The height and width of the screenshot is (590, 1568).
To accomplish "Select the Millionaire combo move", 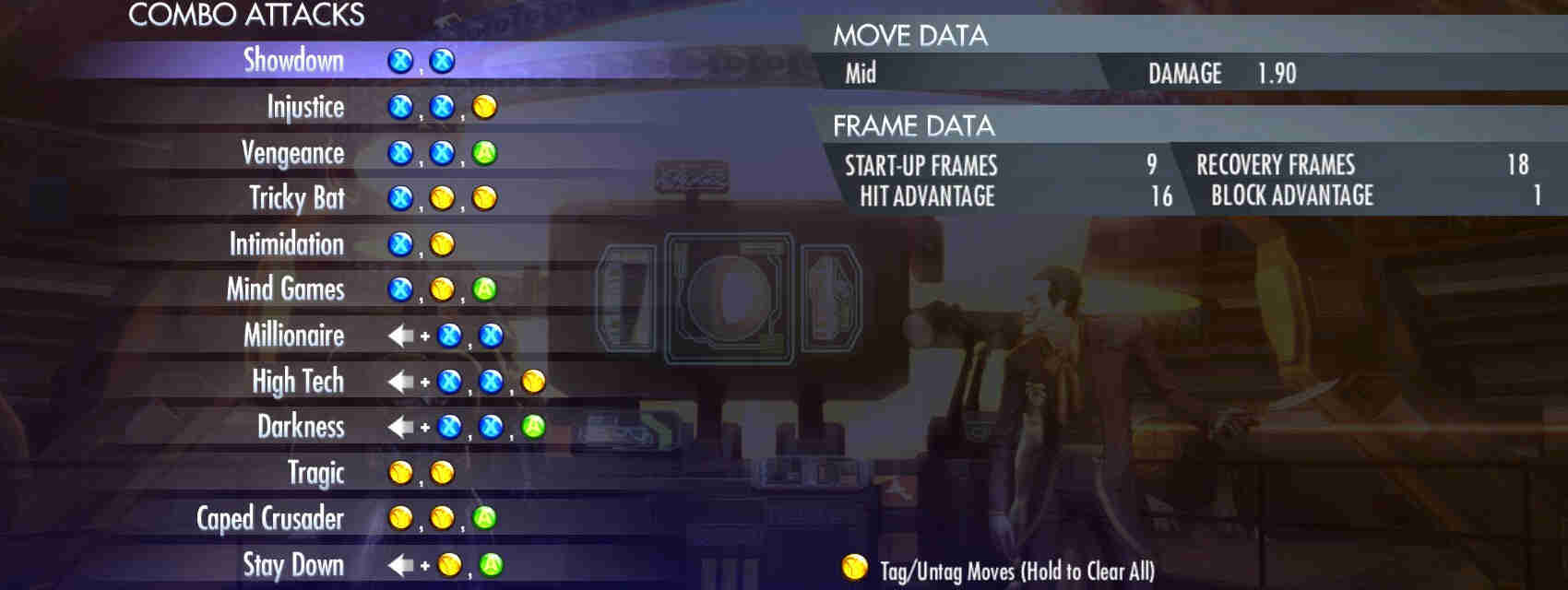I will pyautogui.click(x=293, y=336).
